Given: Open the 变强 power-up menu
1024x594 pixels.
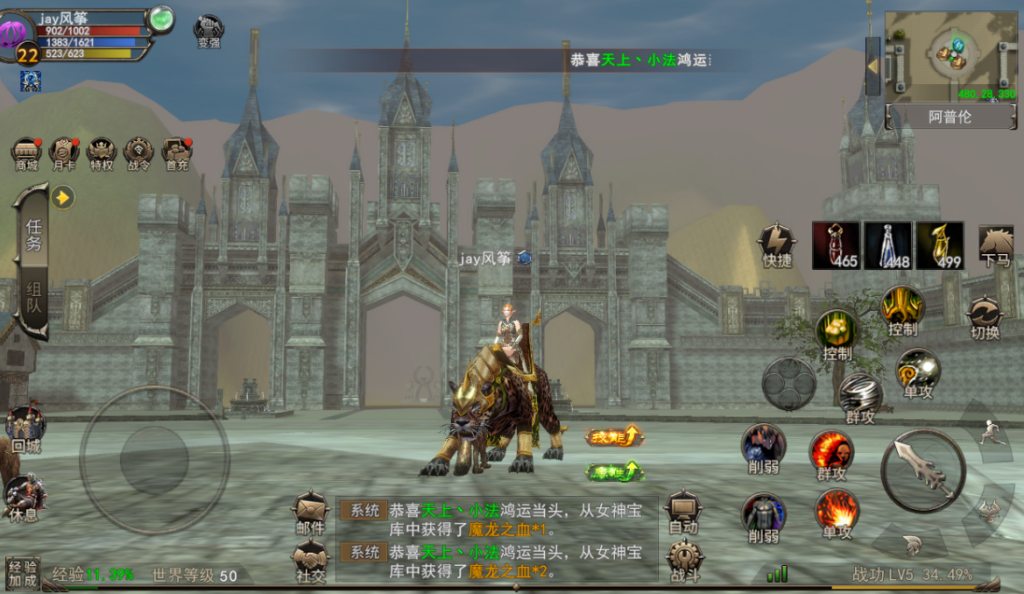Looking at the screenshot, I should click(x=208, y=30).
